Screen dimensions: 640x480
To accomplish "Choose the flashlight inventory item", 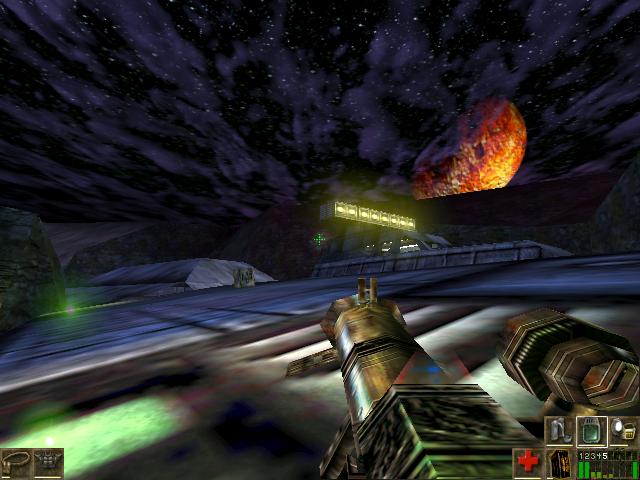I will (x=624, y=431).
